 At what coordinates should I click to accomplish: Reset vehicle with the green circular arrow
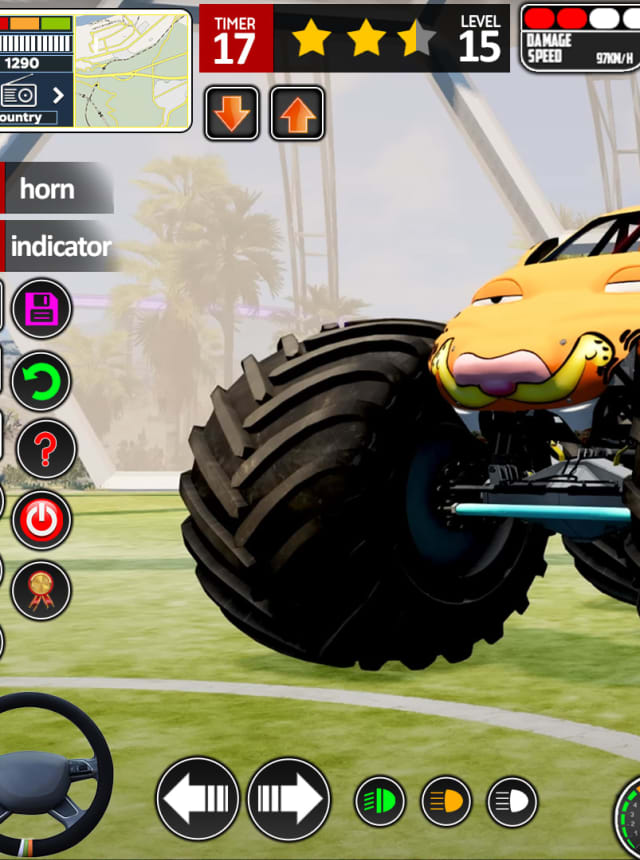click(x=42, y=380)
